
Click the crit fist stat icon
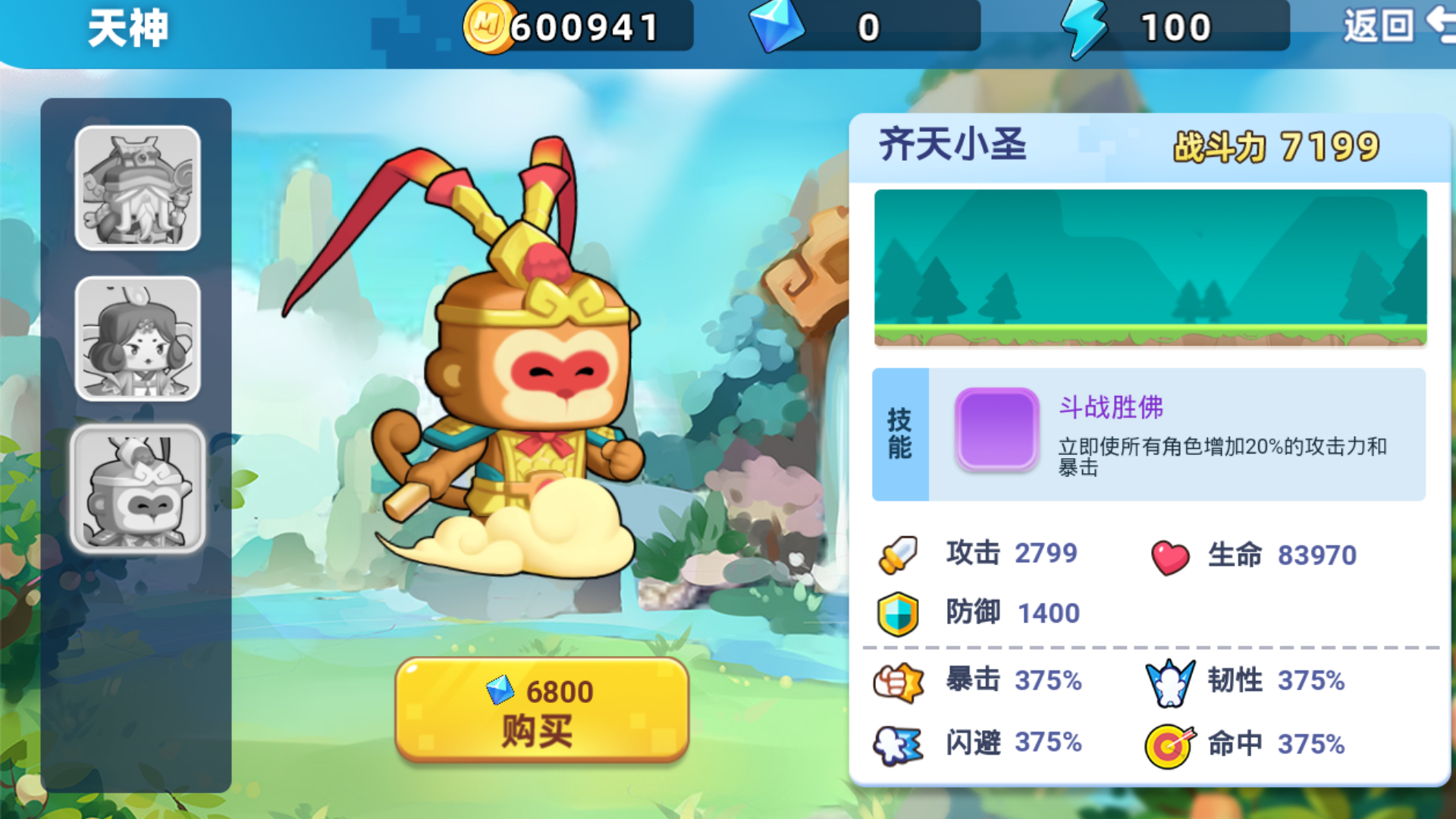tap(898, 681)
